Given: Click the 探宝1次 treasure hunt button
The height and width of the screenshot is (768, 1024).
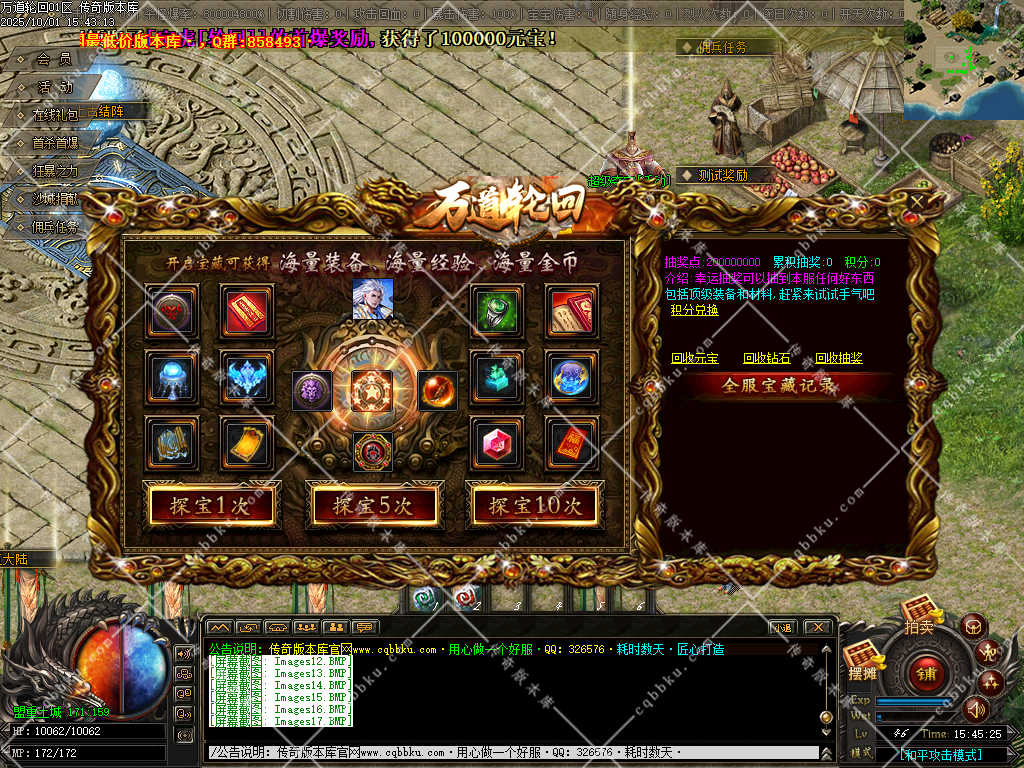Looking at the screenshot, I should coord(211,506).
